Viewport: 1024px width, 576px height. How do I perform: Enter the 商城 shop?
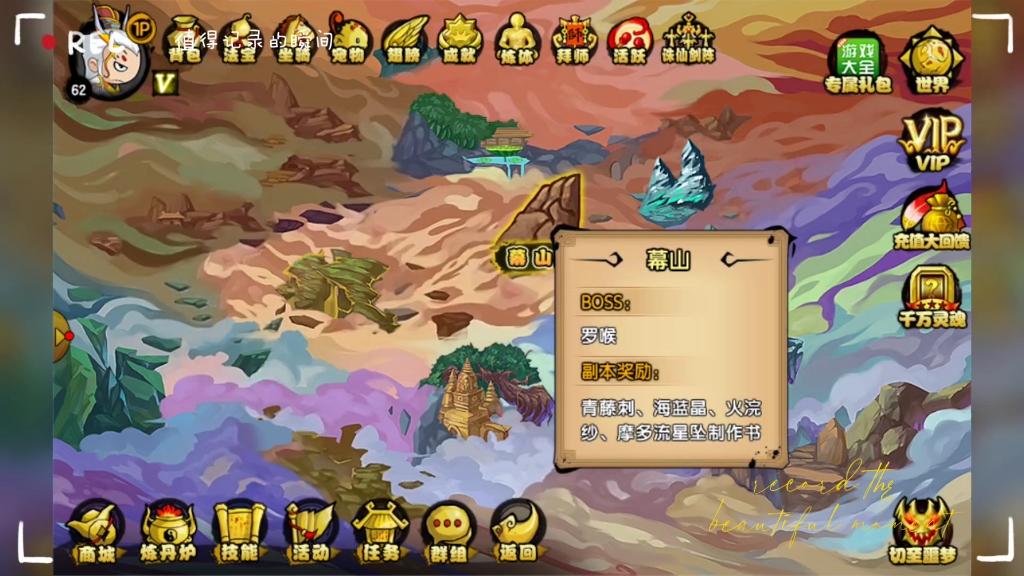(x=96, y=531)
